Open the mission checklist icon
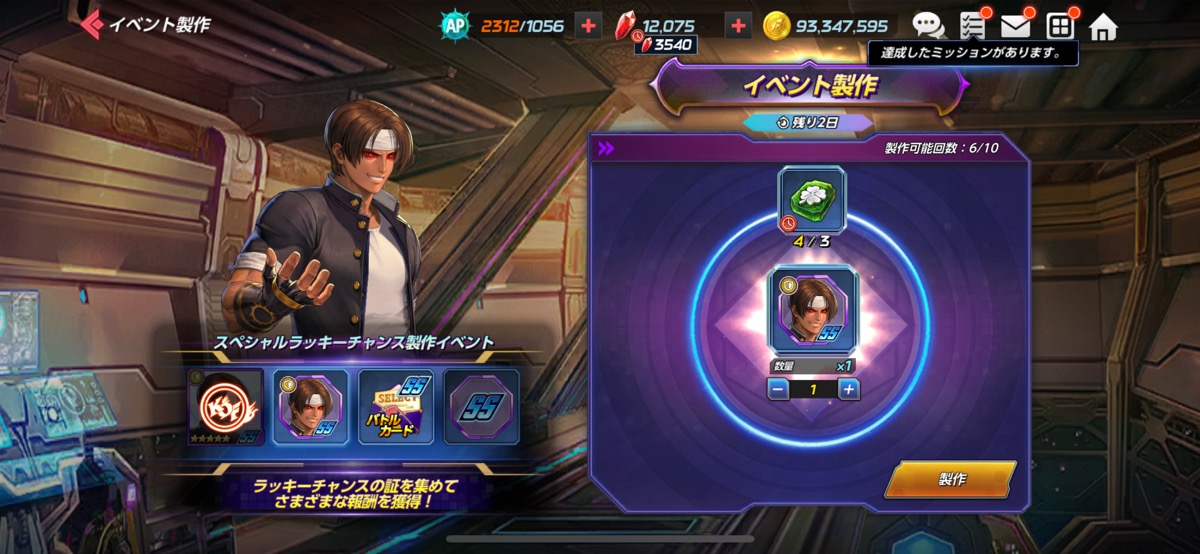The width and height of the screenshot is (1200, 554). click(971, 26)
